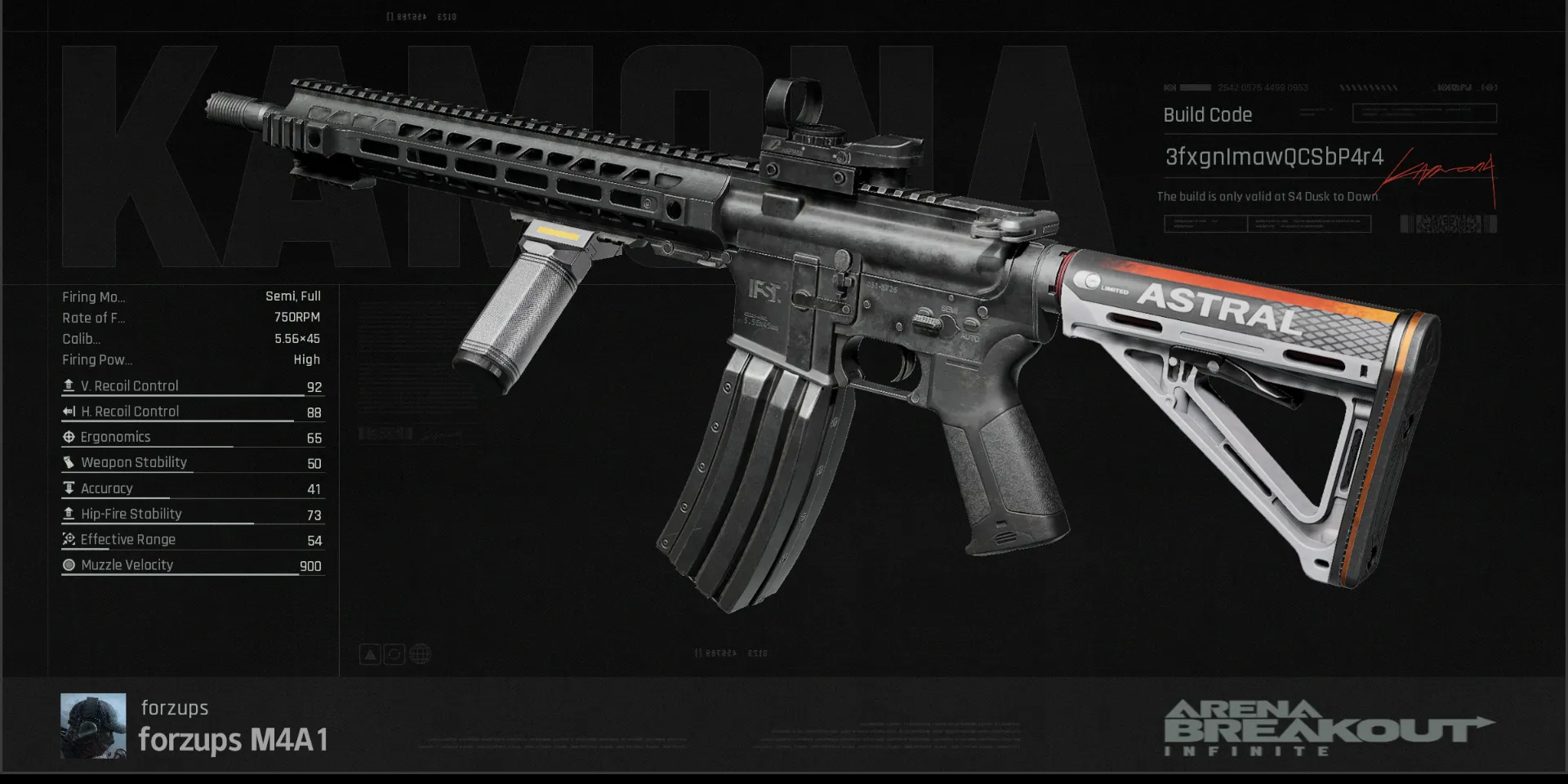
Task: Click the Hip-Fire Stability icon
Action: pos(69,514)
